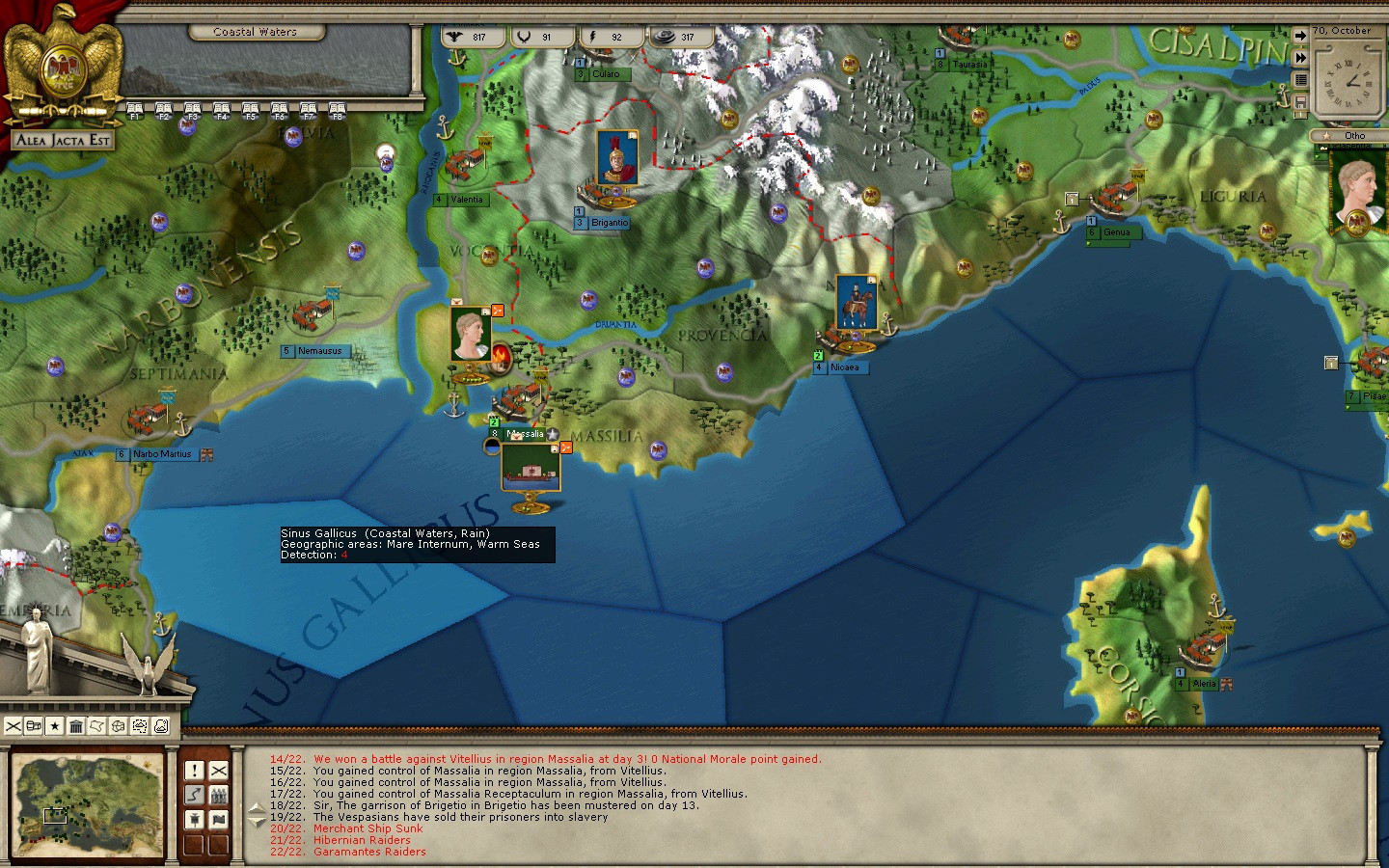Save the game with the floppy disk button
The width and height of the screenshot is (1389, 868).
point(1300,102)
